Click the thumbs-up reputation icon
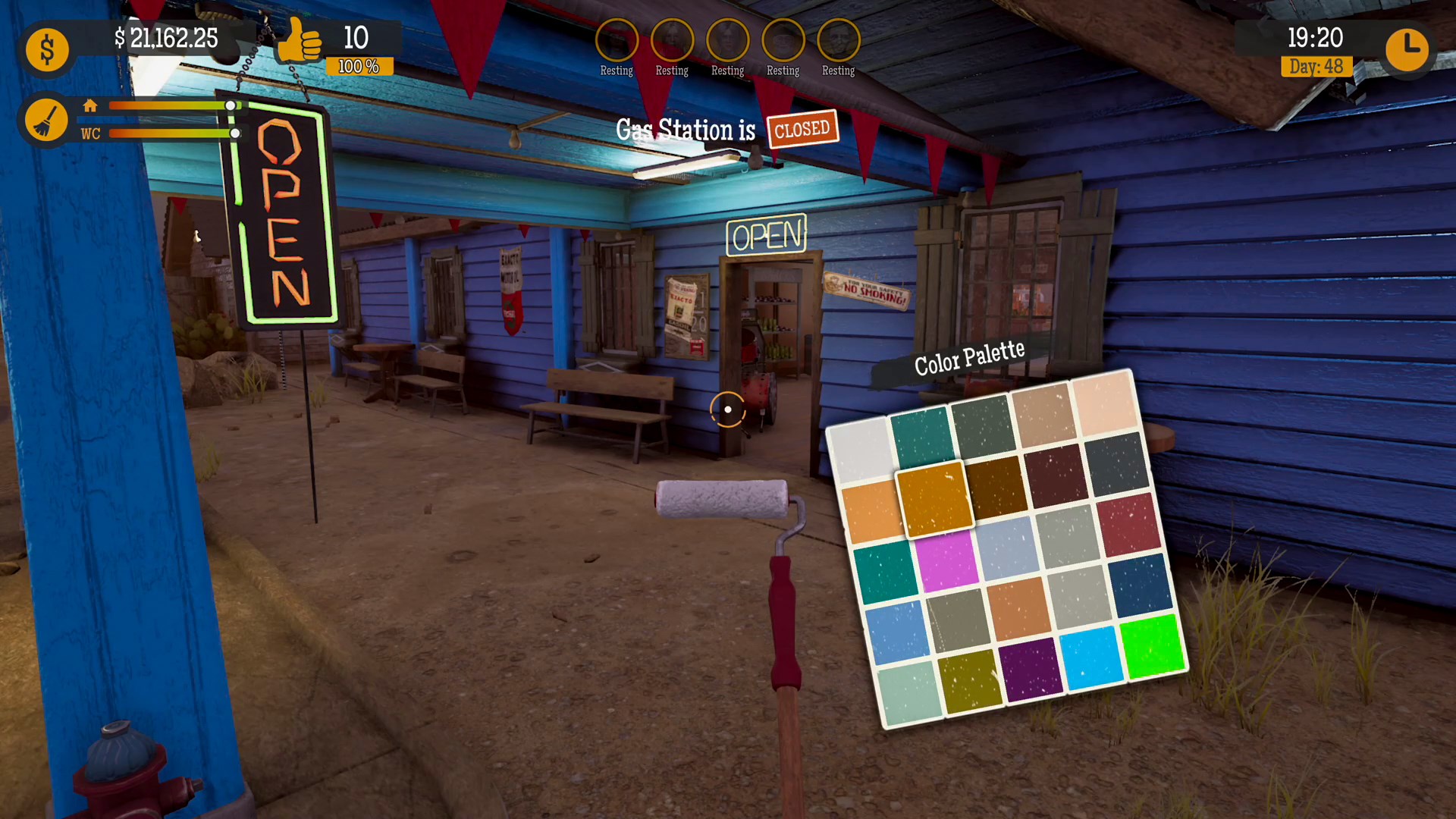The height and width of the screenshot is (819, 1456). [x=302, y=43]
